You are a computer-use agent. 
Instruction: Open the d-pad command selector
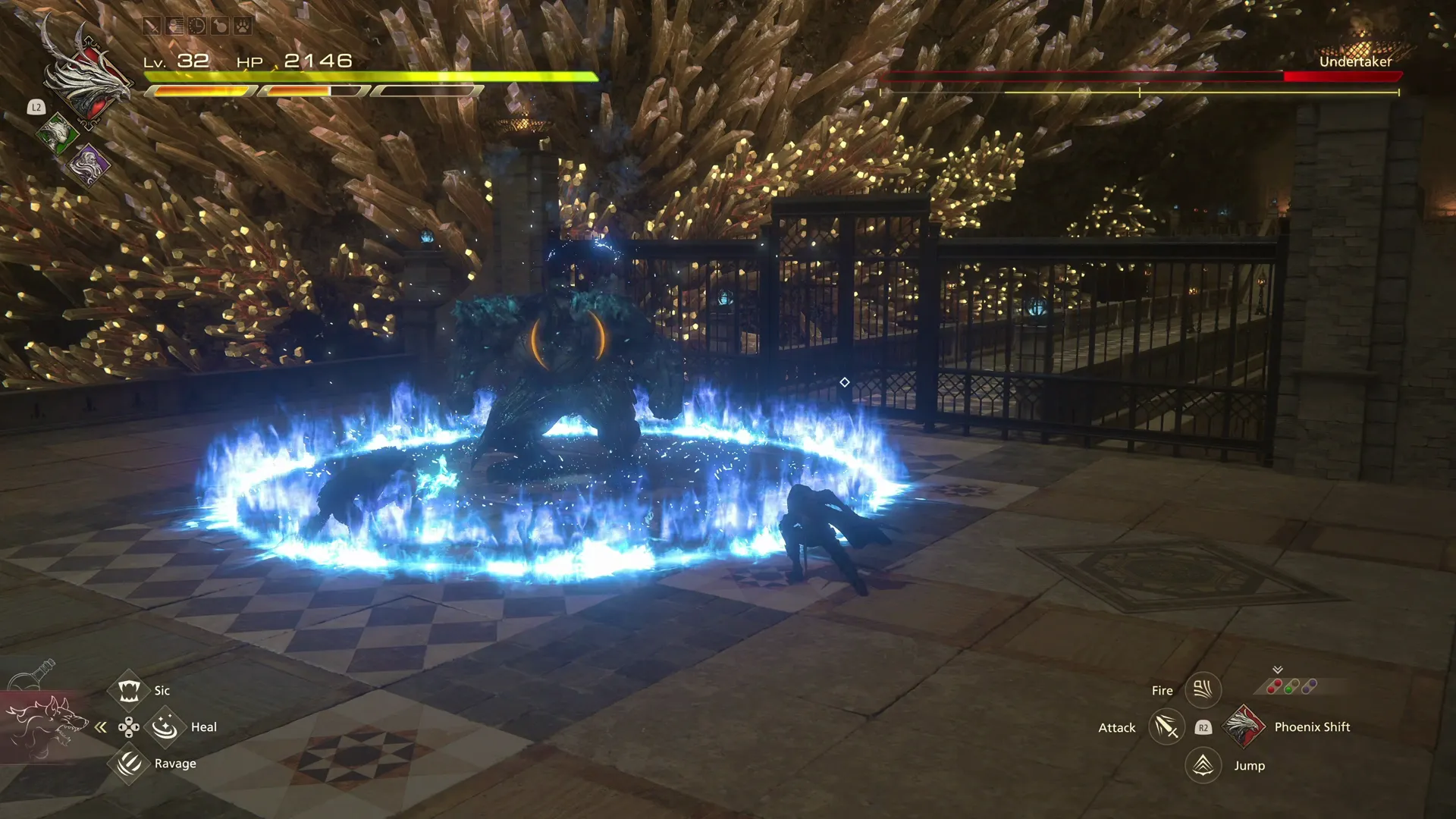(x=127, y=726)
